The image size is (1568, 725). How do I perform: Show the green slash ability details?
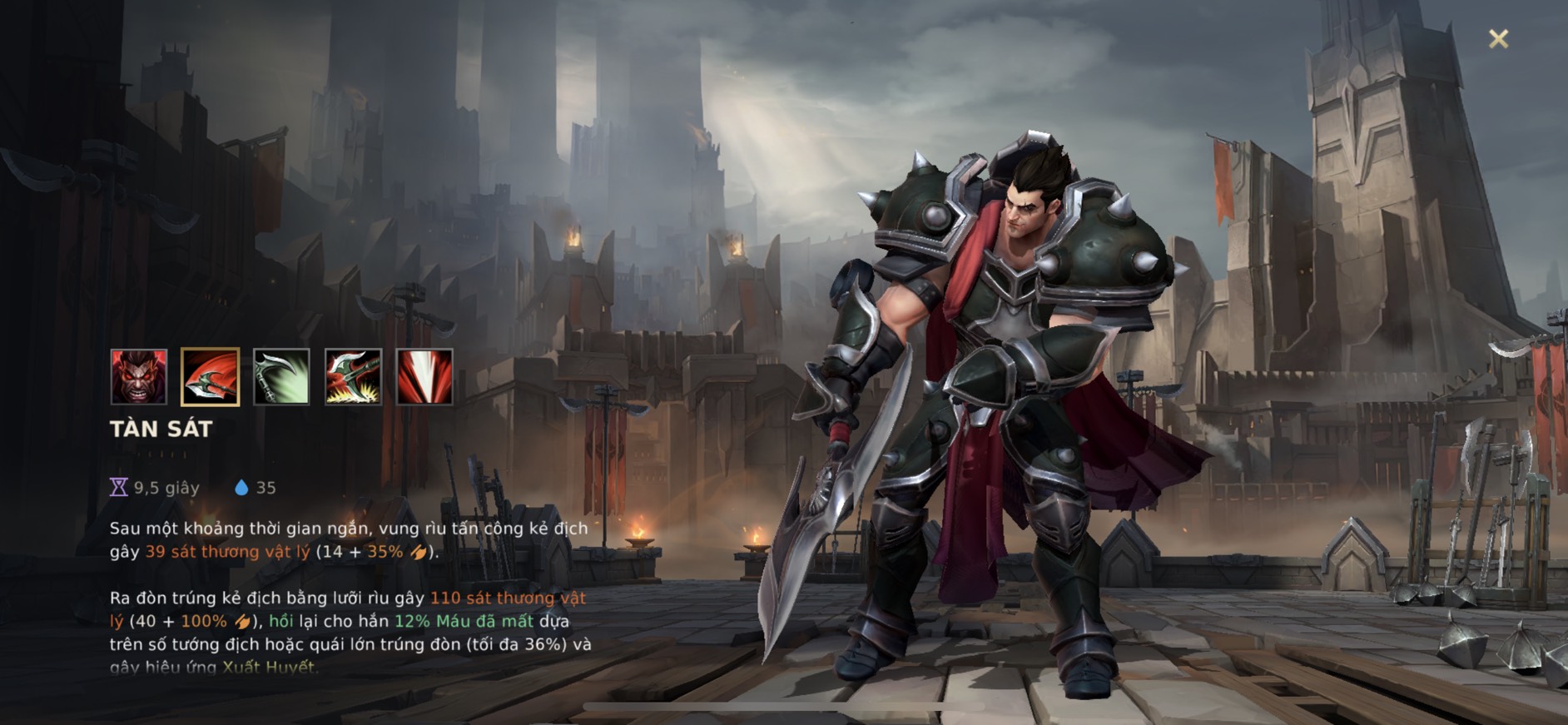281,377
